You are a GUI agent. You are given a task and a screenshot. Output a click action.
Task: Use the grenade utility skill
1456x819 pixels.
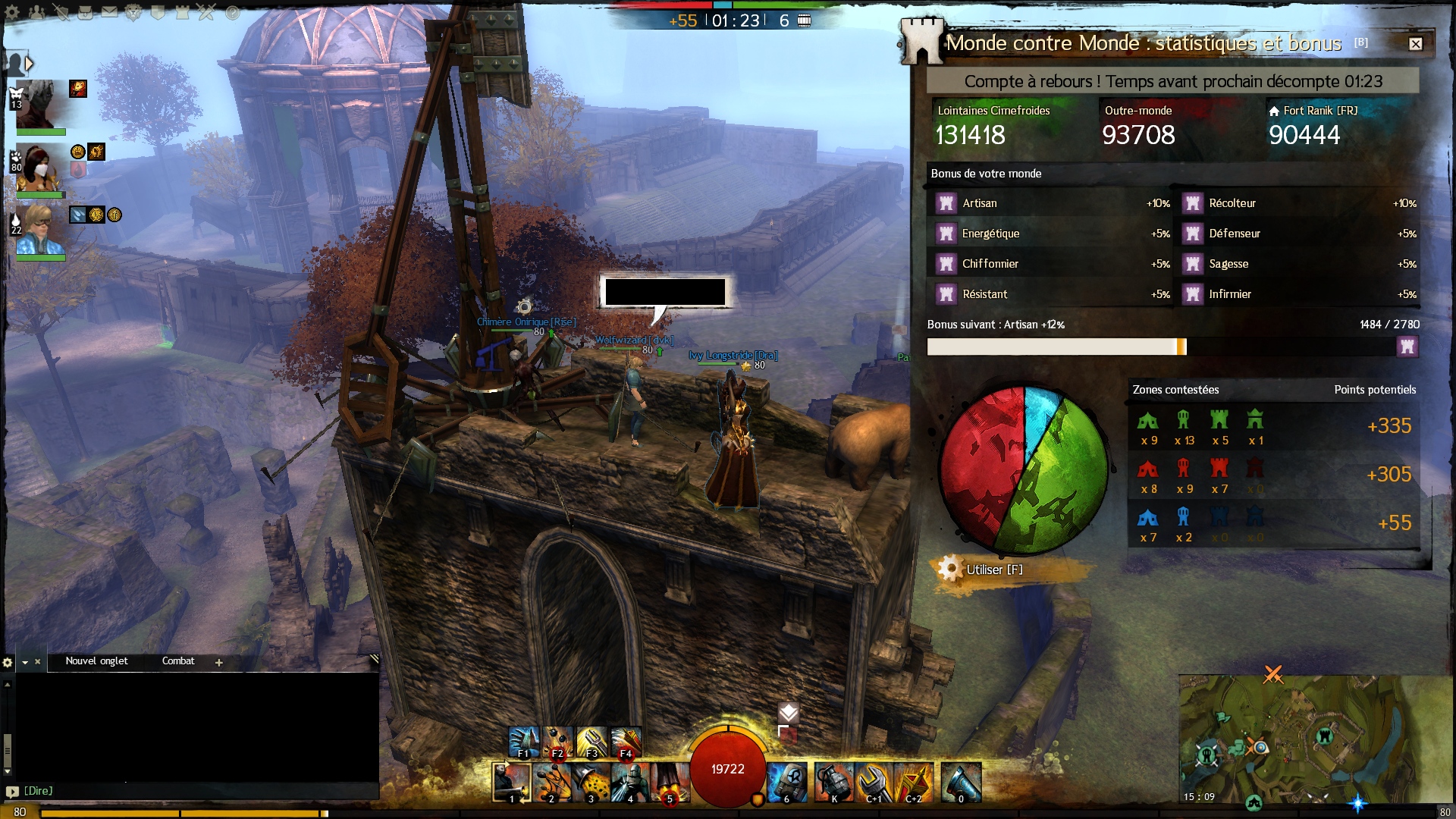coord(833,782)
